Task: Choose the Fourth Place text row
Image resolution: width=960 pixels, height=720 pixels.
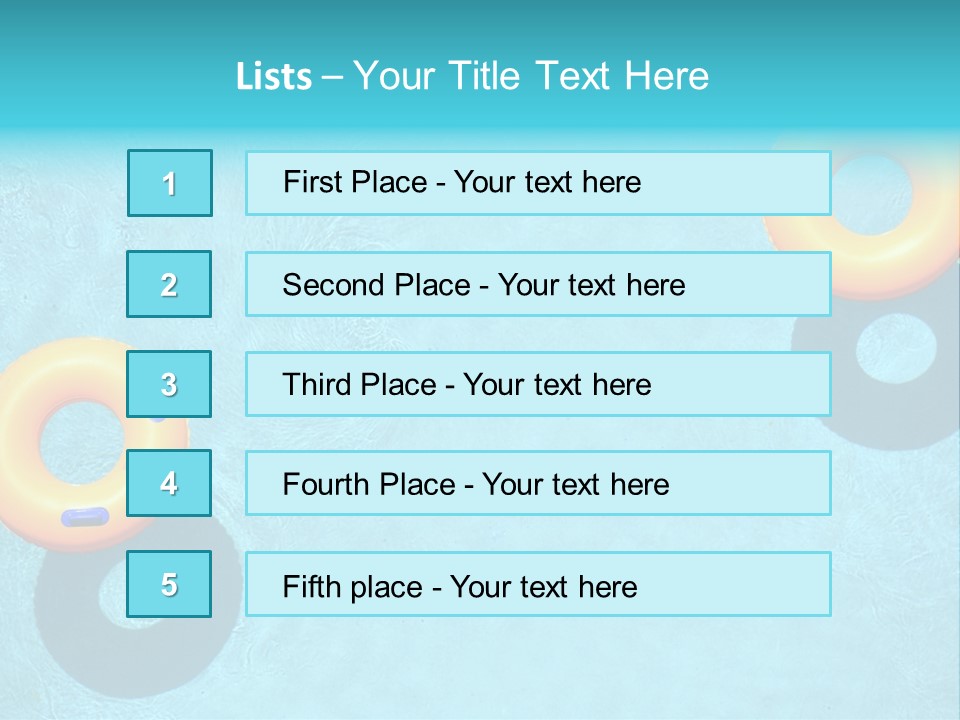Action: point(538,483)
